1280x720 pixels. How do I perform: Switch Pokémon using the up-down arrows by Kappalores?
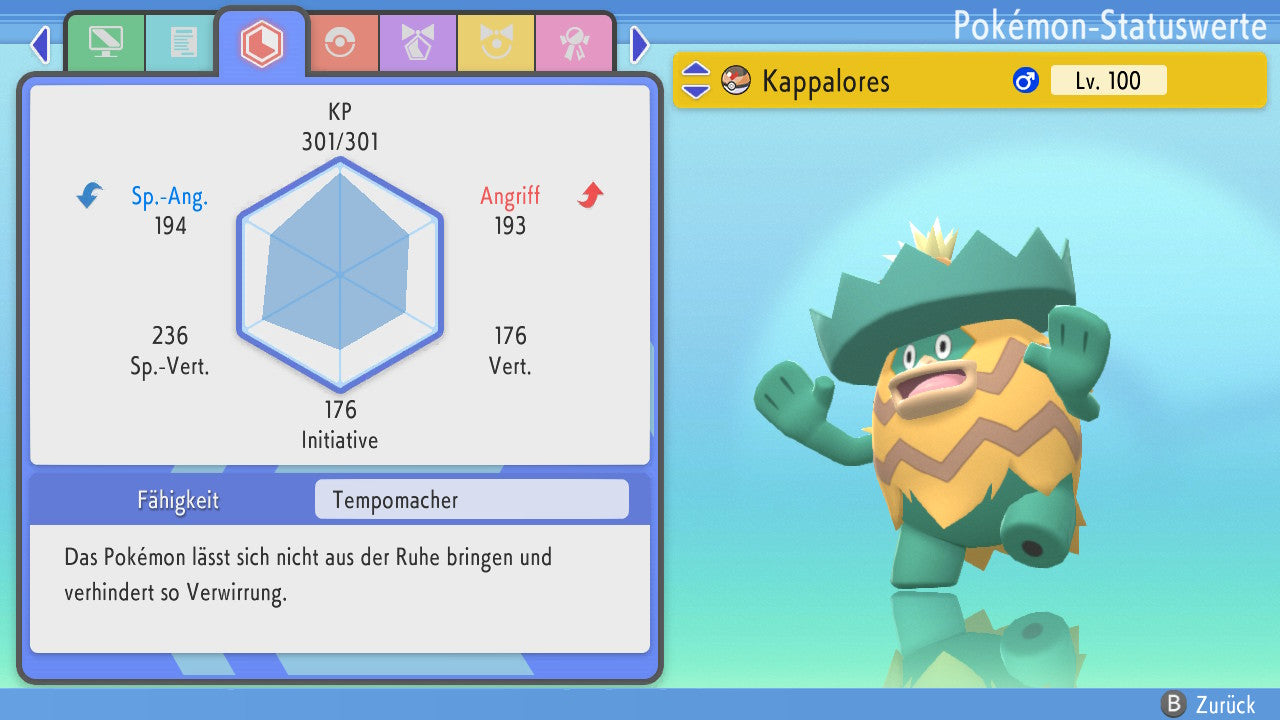[696, 80]
